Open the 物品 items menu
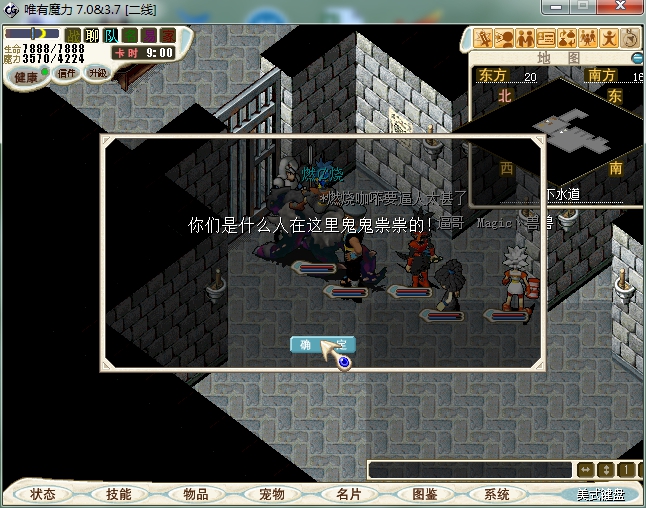Image resolution: width=646 pixels, height=508 pixels. pyautogui.click(x=195, y=494)
